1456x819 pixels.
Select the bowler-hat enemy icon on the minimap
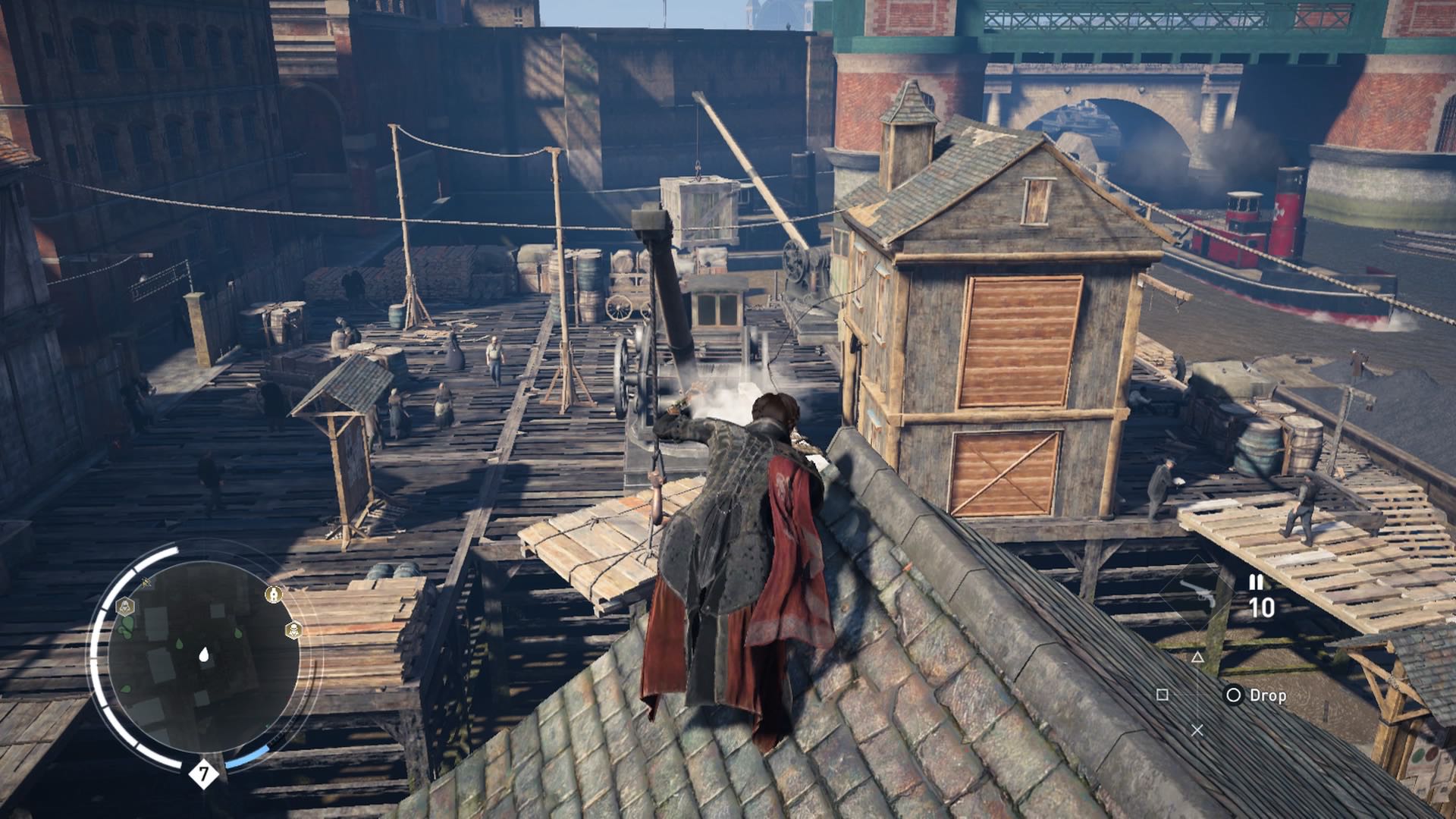click(293, 629)
